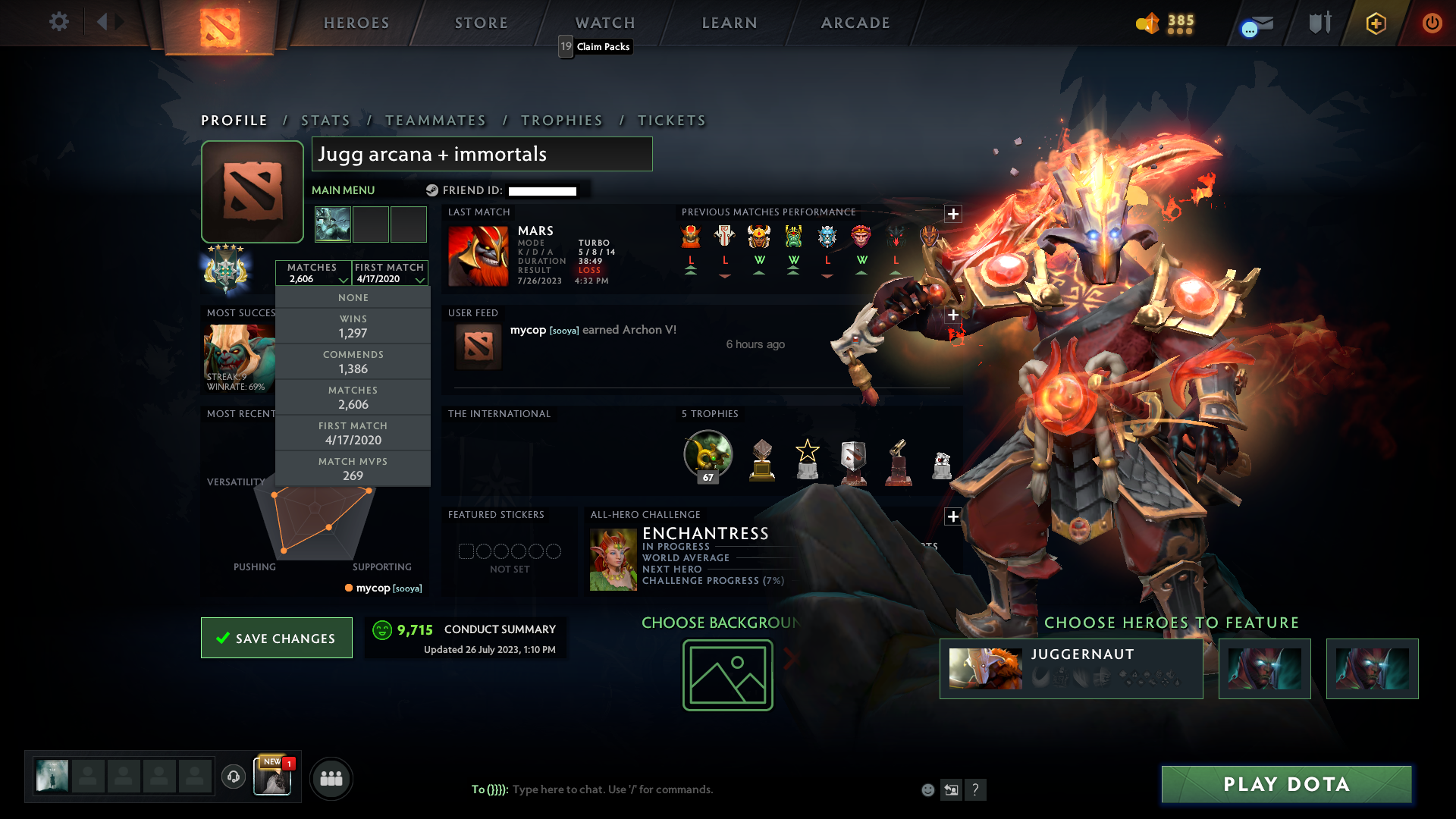Click the choose background image icon
This screenshot has width=1456, height=819.
(727, 675)
